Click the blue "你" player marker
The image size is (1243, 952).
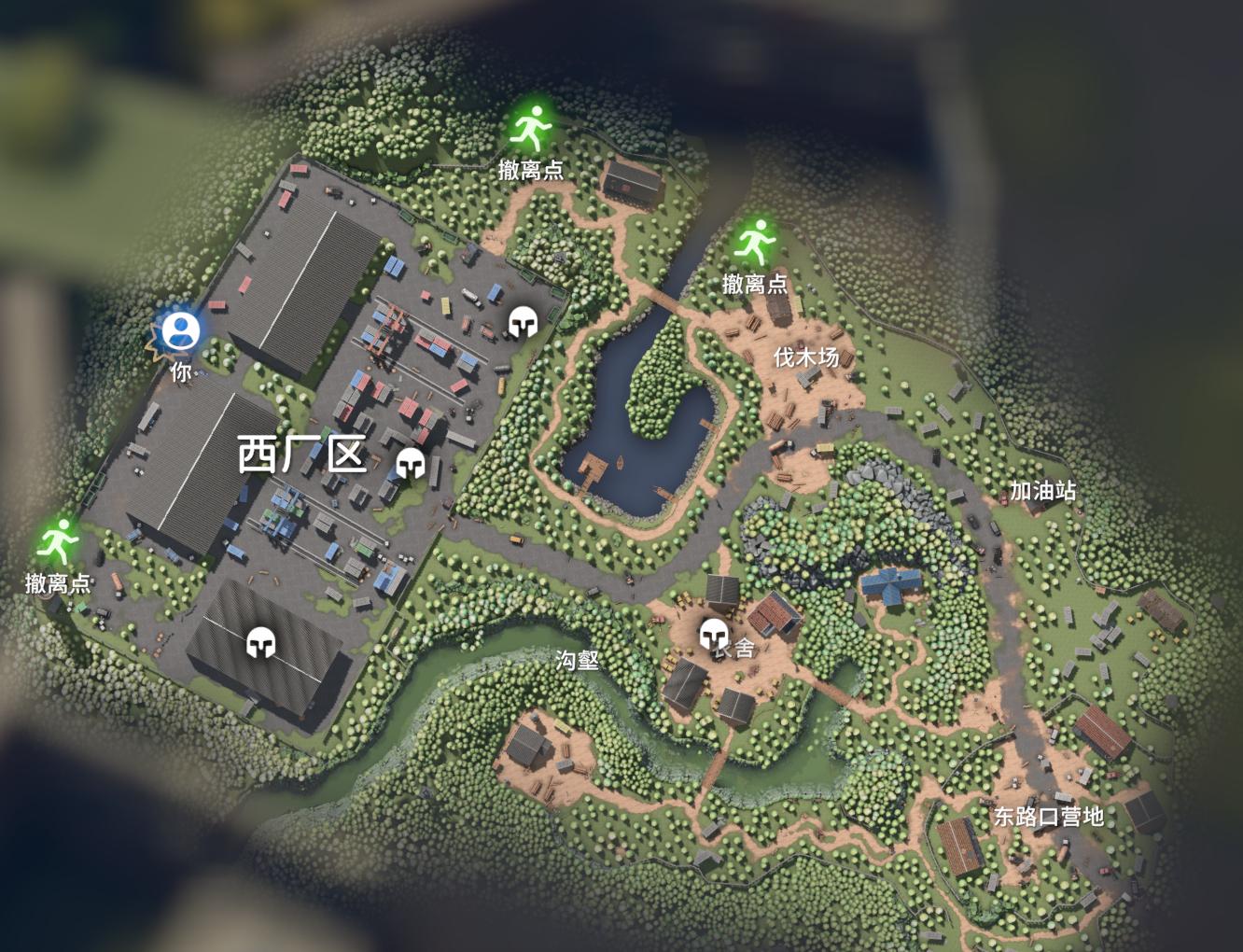click(179, 331)
